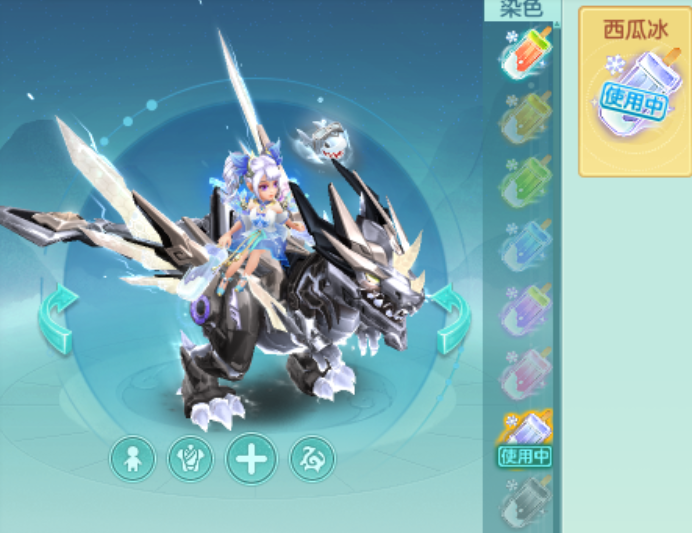
Task: Select the white dye marked 使用中
Action: coord(525,436)
